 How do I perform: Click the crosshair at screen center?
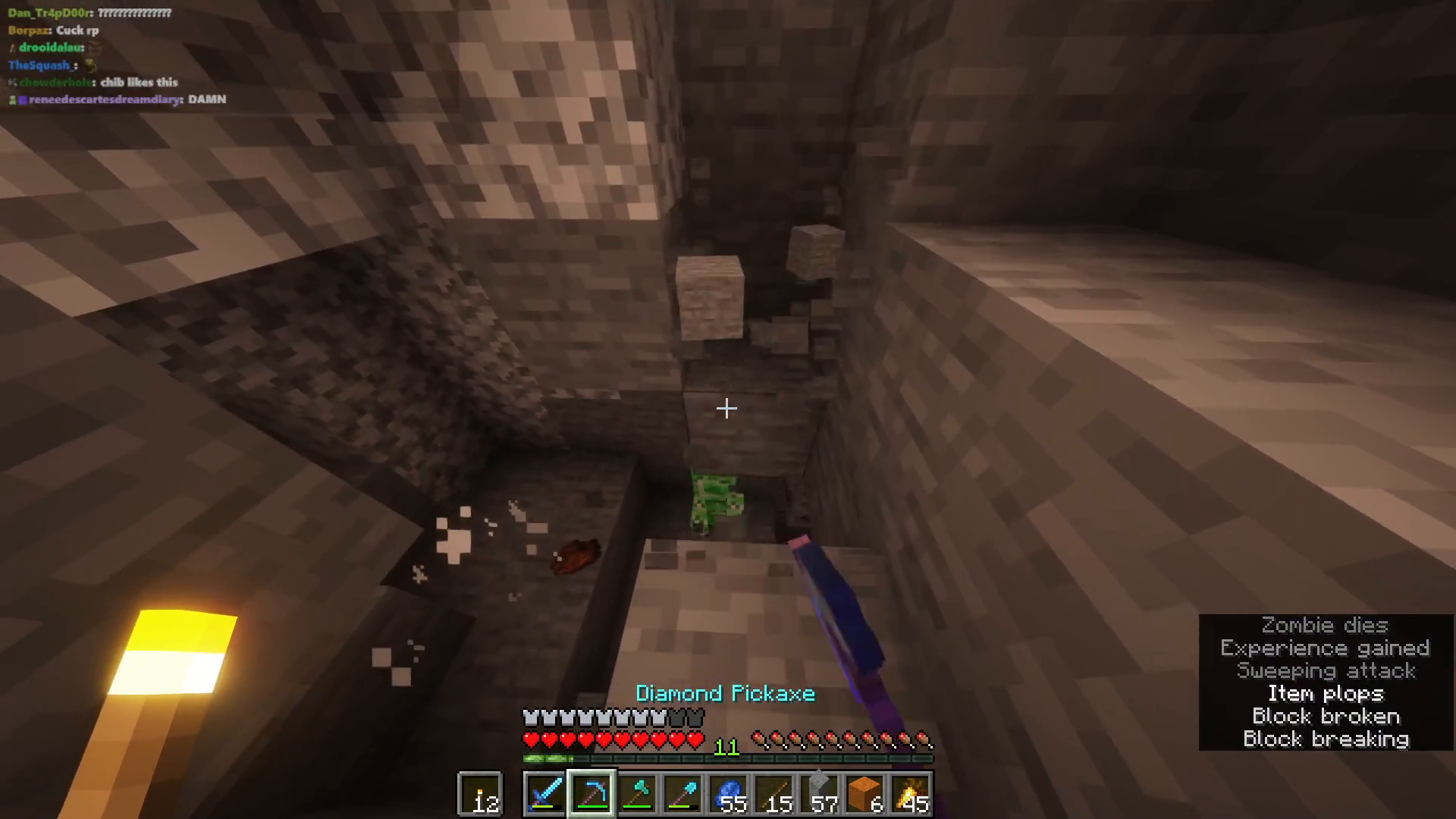click(x=726, y=409)
